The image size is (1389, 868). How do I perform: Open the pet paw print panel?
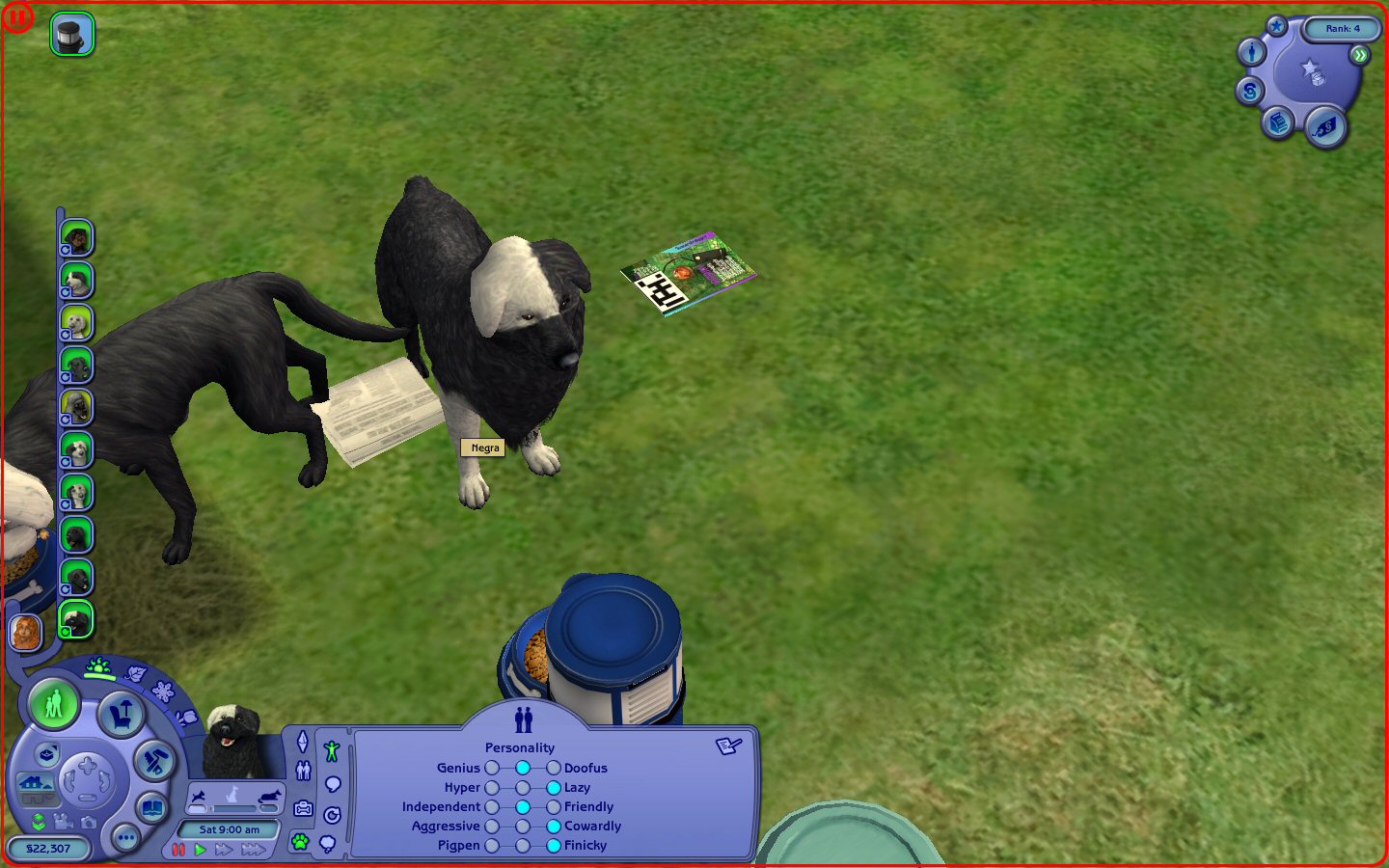[x=301, y=842]
